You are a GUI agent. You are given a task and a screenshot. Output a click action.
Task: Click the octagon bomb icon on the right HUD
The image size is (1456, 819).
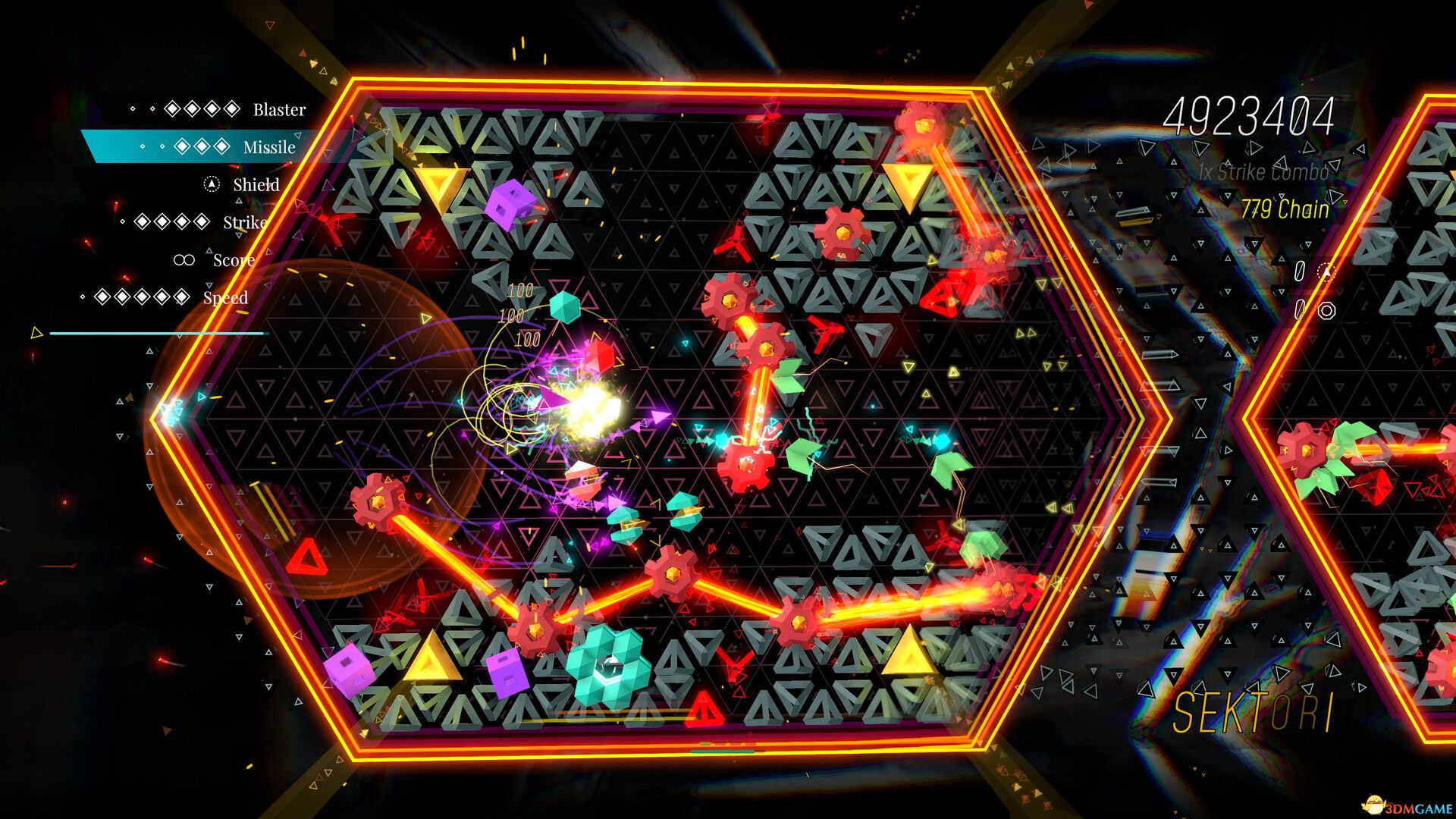pyautogui.click(x=1327, y=311)
